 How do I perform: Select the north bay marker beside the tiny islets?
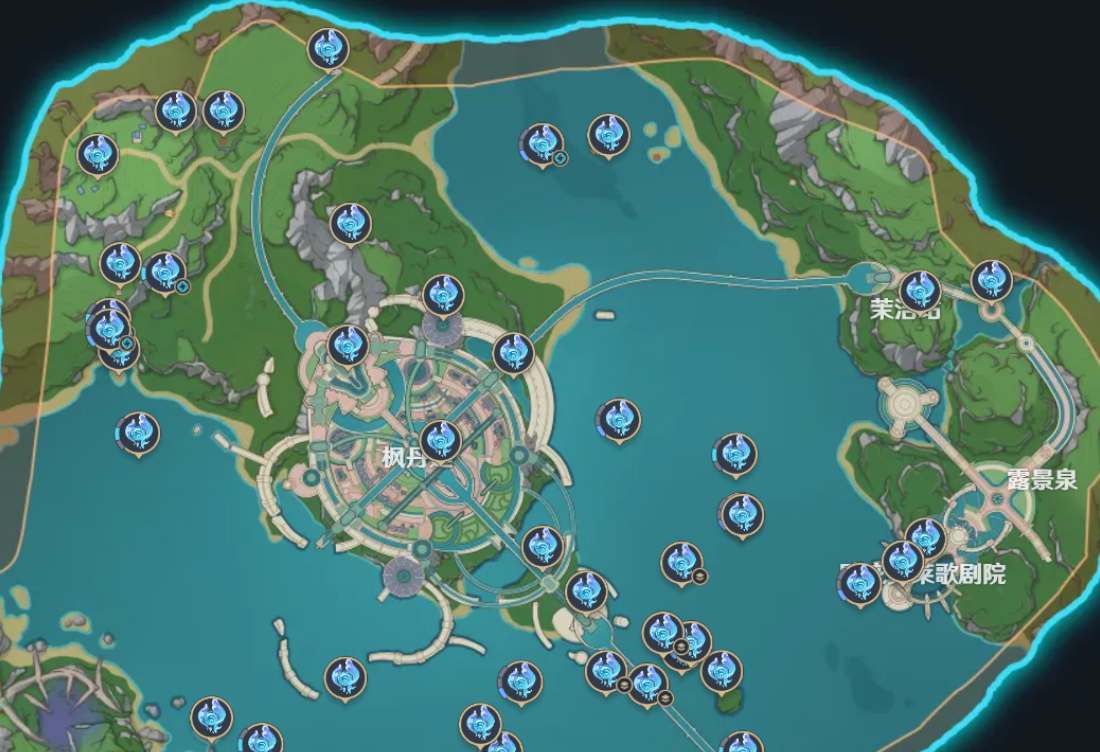[x=608, y=135]
